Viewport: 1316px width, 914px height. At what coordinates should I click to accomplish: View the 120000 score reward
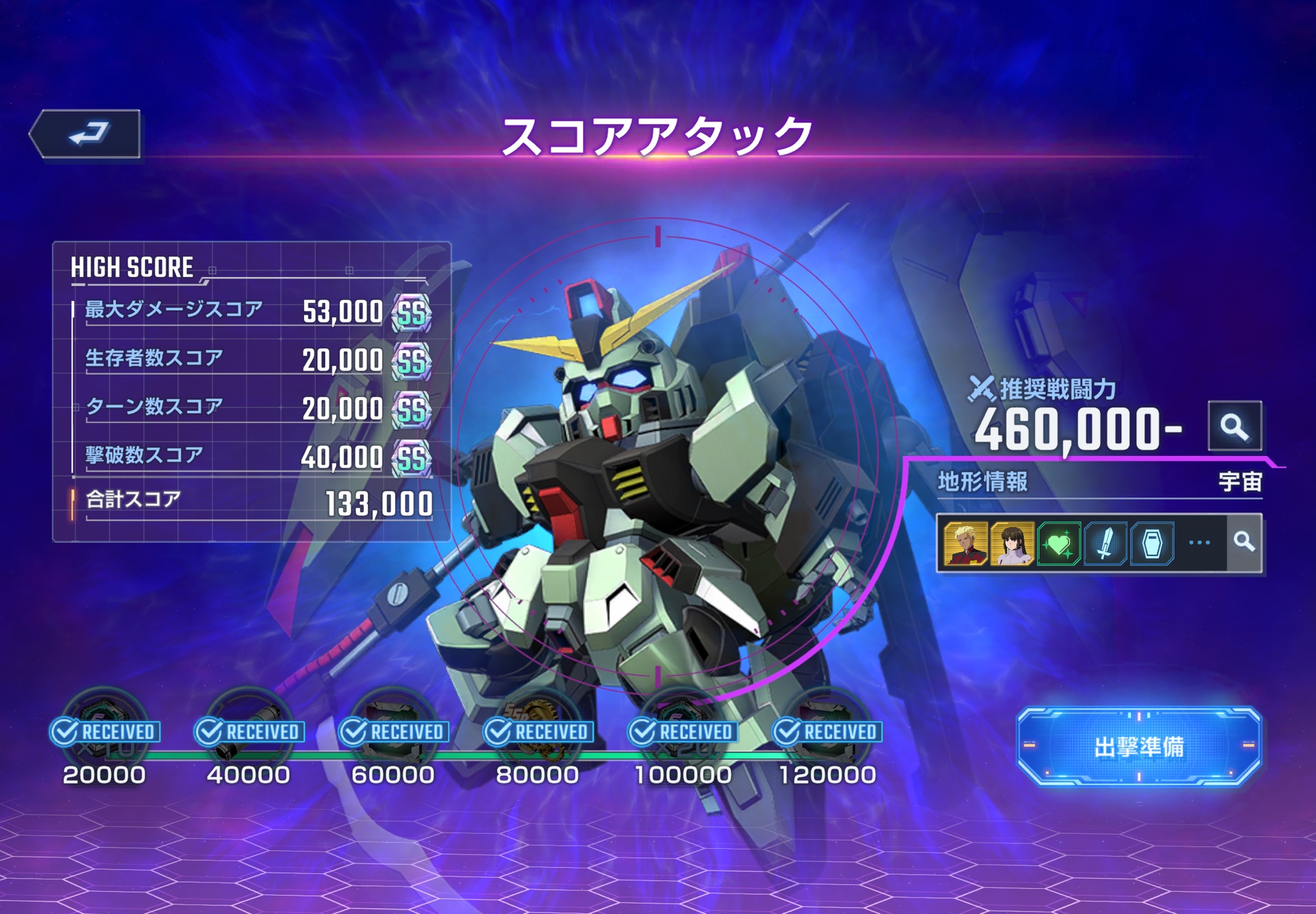tap(827, 727)
